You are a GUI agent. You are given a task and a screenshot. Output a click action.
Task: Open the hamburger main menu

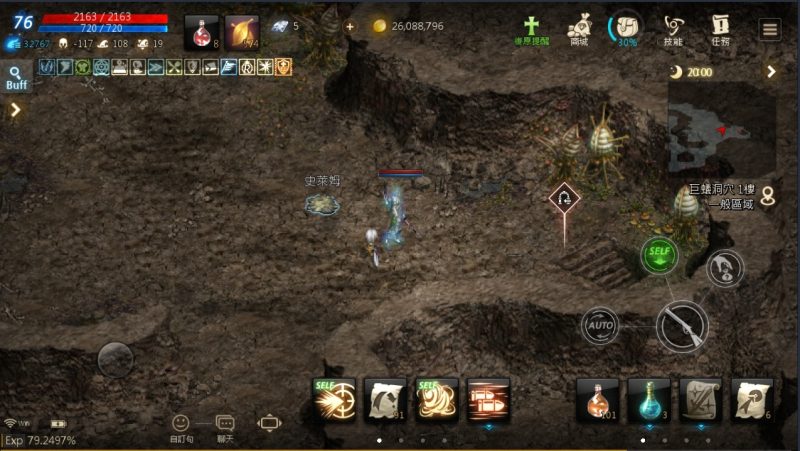pyautogui.click(x=769, y=29)
